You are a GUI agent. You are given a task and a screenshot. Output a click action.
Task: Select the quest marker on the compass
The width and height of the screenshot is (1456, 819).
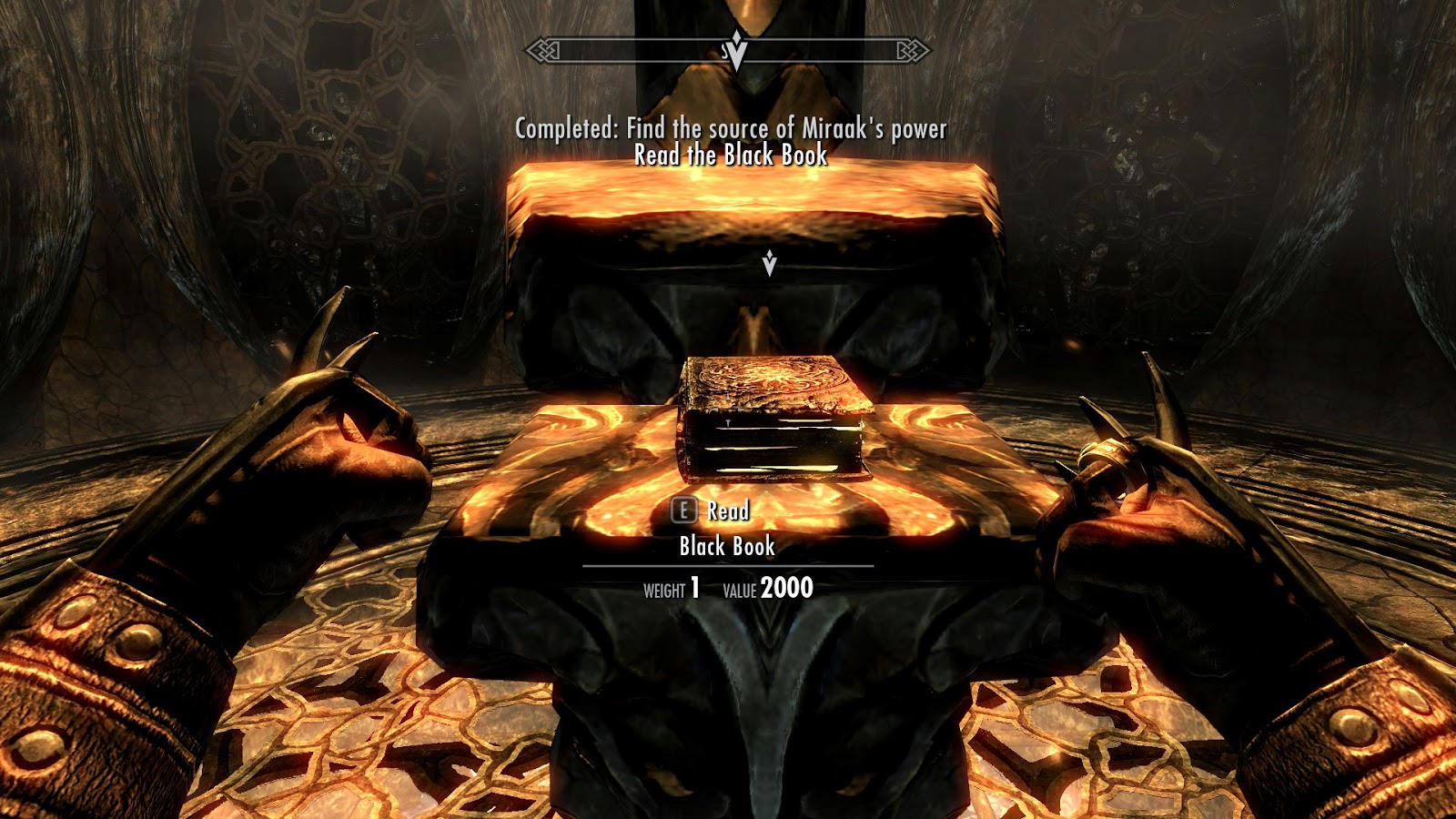[x=737, y=50]
